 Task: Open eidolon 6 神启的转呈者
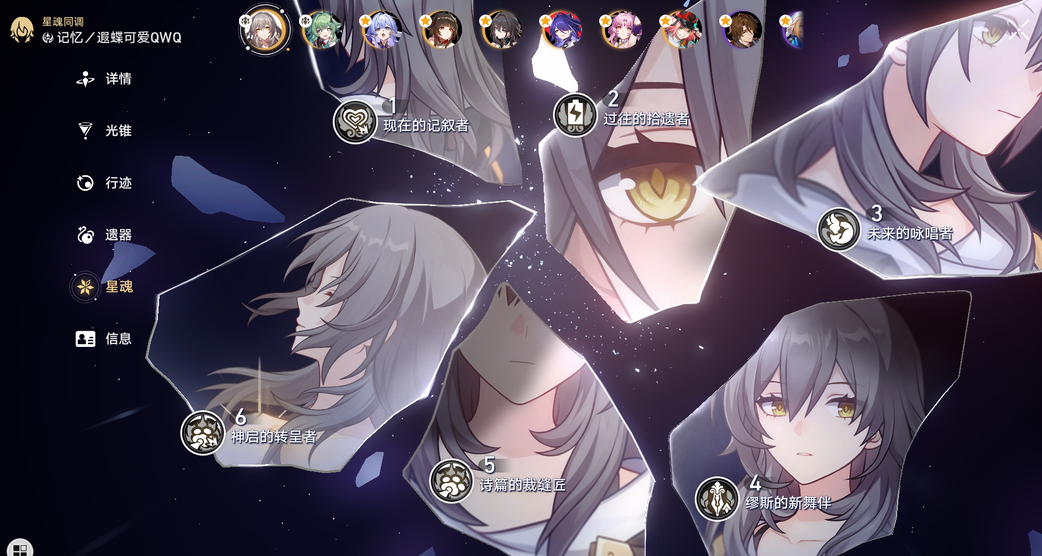click(x=202, y=432)
